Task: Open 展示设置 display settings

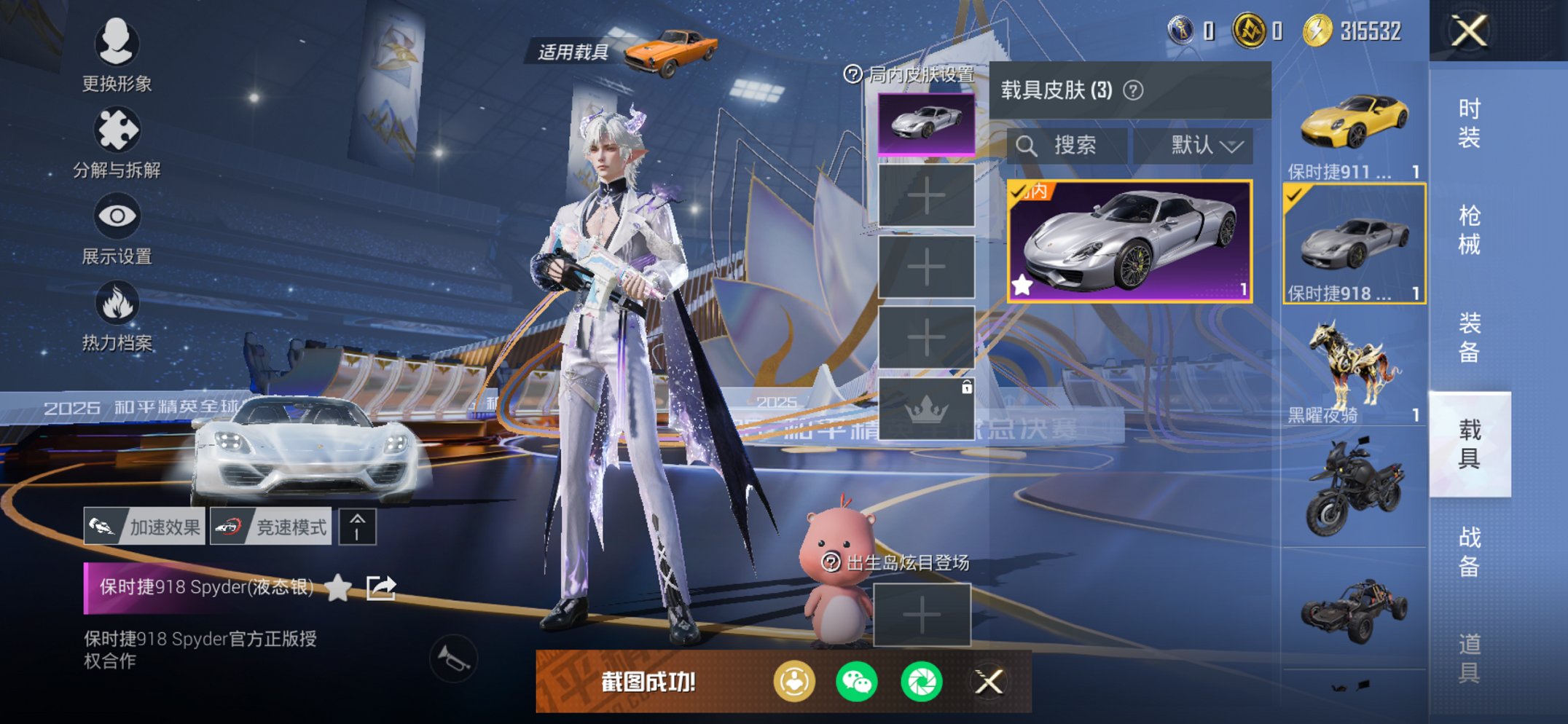Action: (x=117, y=216)
